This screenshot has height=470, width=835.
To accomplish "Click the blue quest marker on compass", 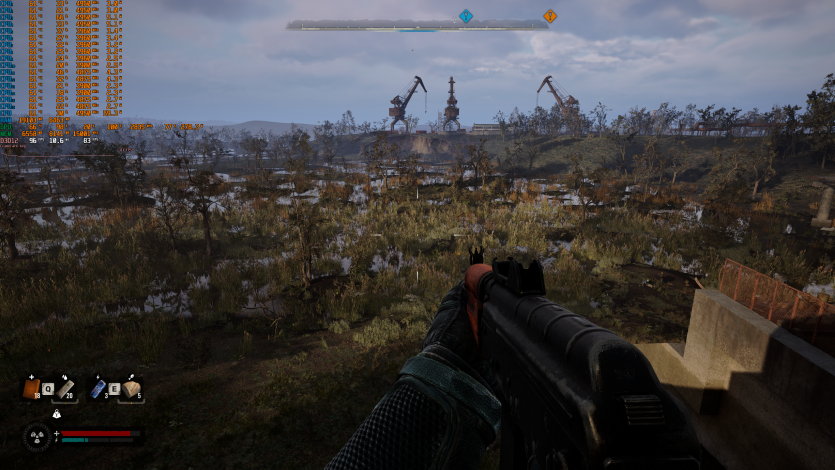I will coord(465,16).
